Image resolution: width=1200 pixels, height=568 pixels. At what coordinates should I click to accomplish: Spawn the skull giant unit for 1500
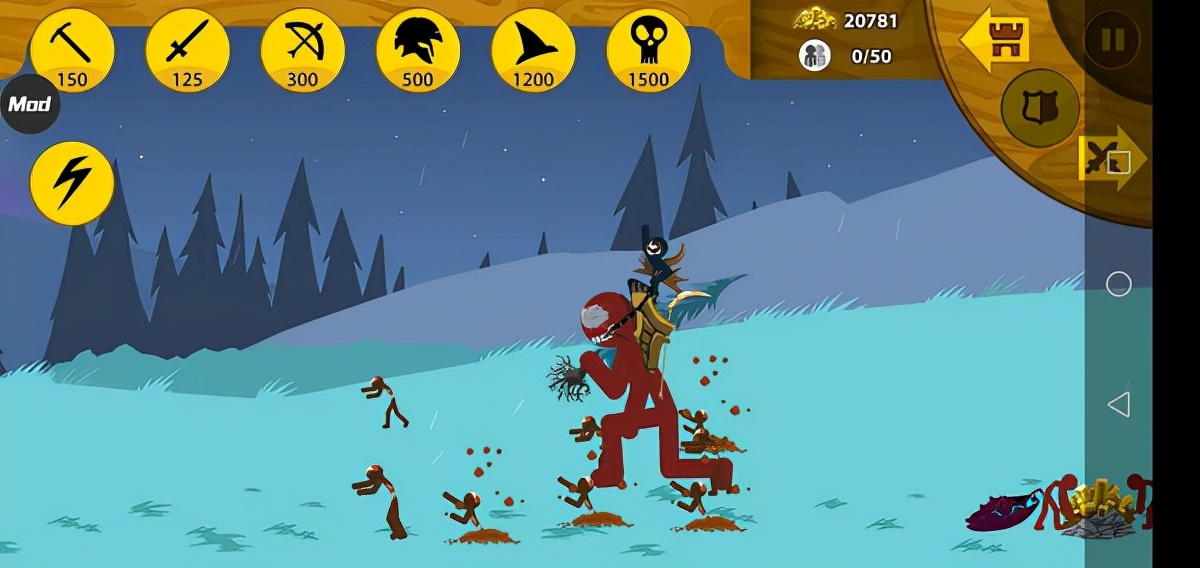point(648,50)
